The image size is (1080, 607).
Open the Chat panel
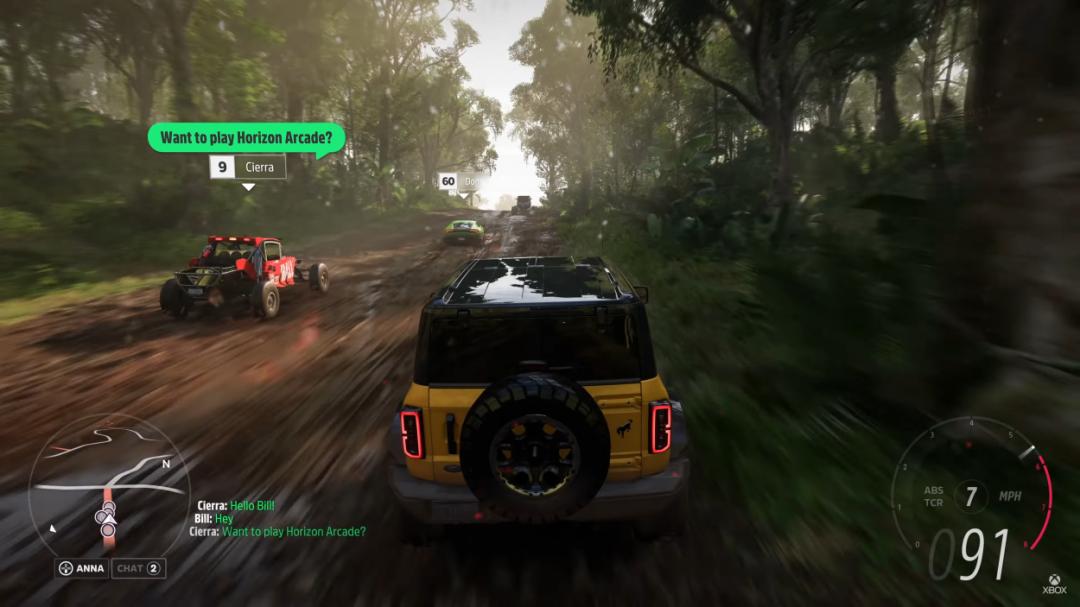coord(138,568)
